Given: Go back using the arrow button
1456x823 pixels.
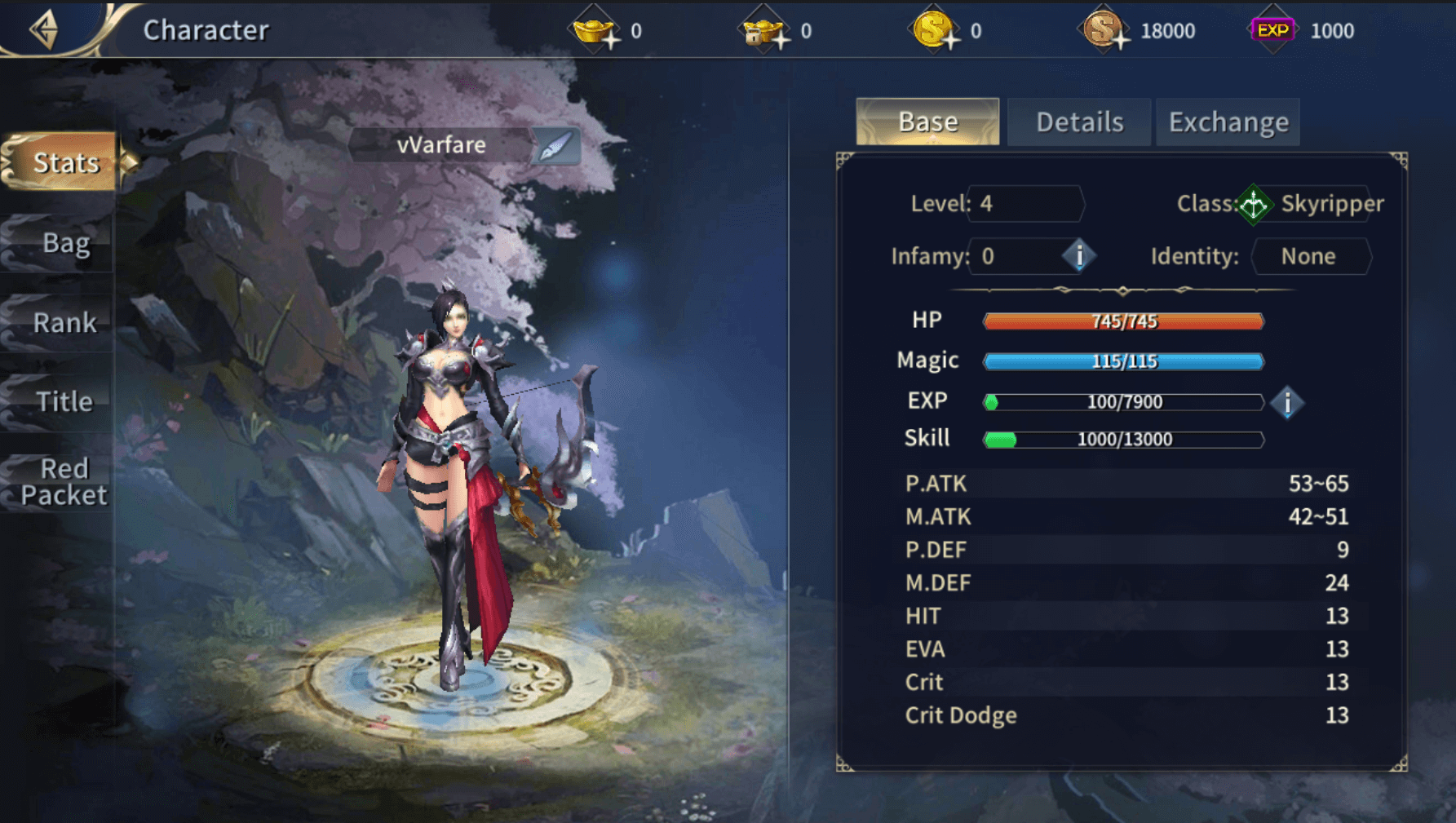Looking at the screenshot, I should (44, 30).
